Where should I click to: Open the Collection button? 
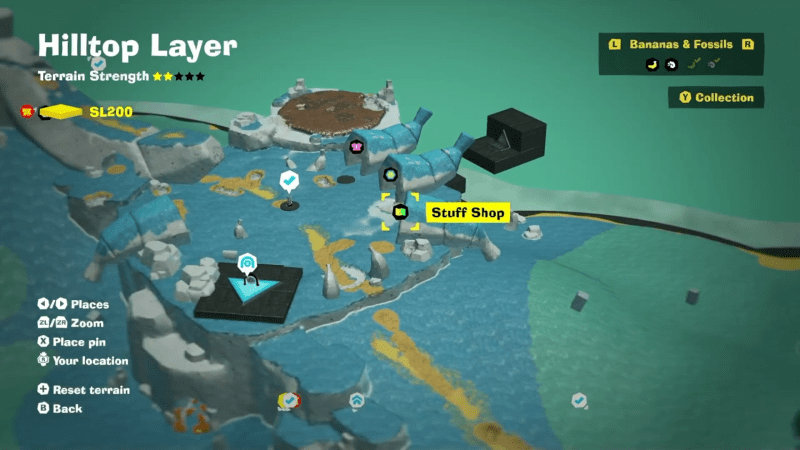point(716,98)
